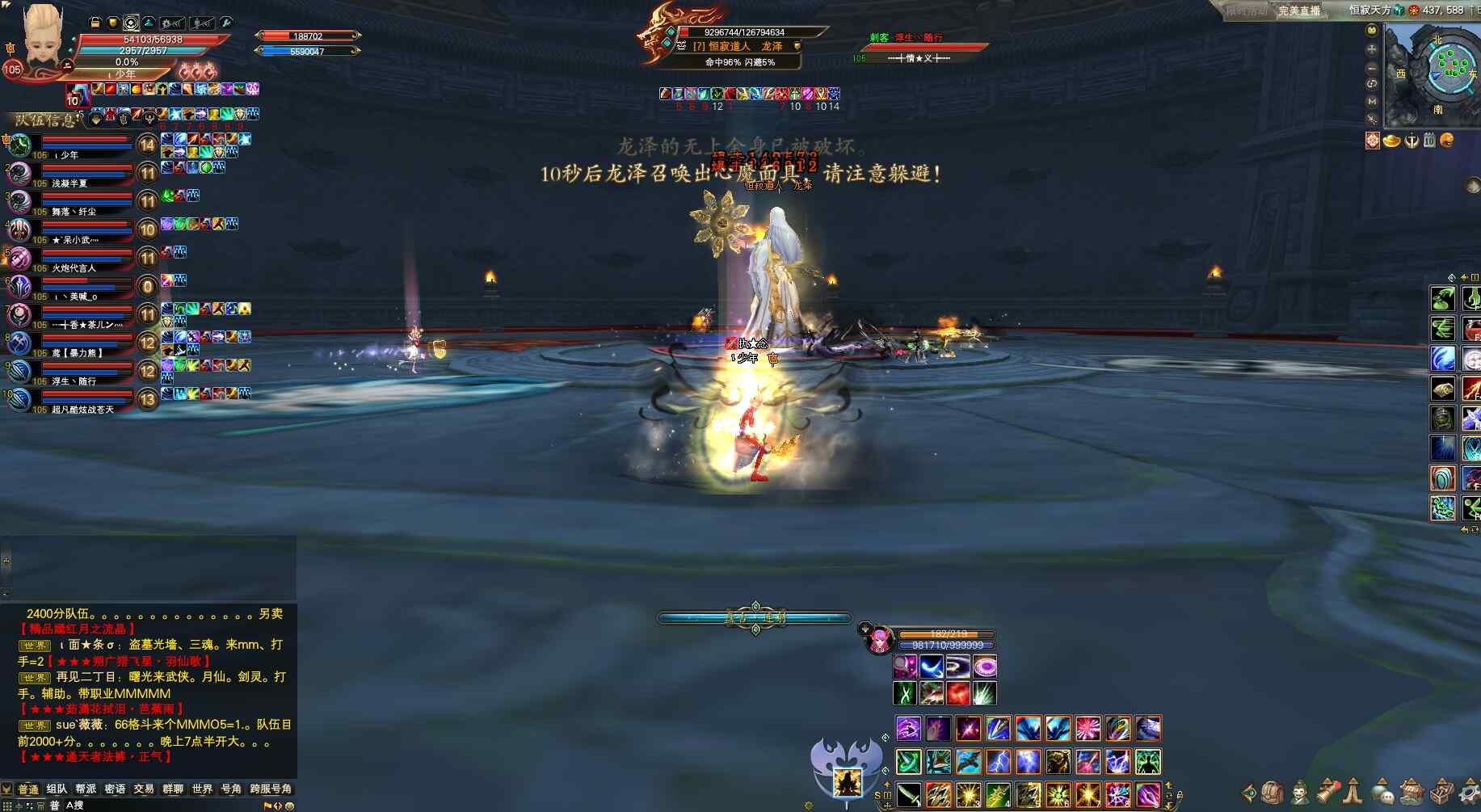
Task: Zoom out the minimap with minus button
Action: pyautogui.click(x=1372, y=68)
